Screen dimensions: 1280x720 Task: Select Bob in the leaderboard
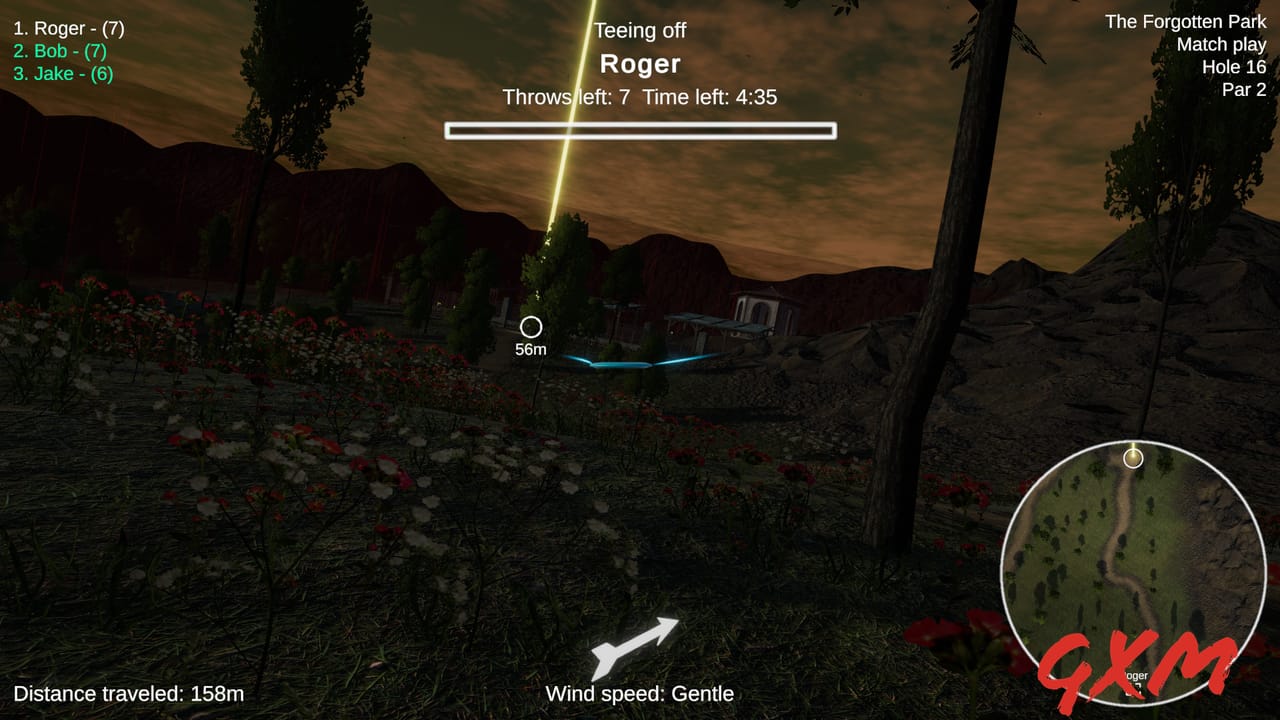click(61, 50)
